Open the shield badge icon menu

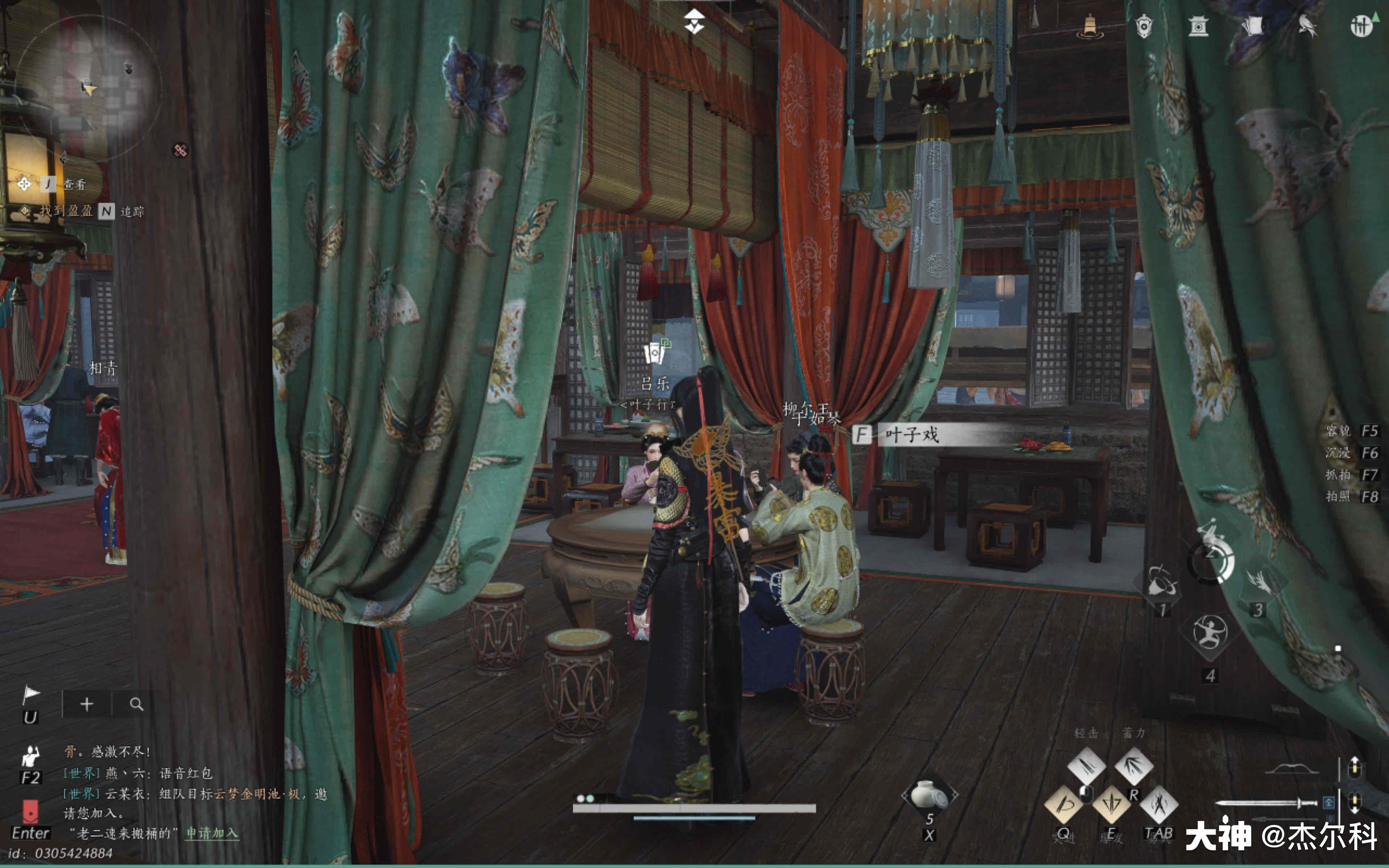pyautogui.click(x=1143, y=26)
